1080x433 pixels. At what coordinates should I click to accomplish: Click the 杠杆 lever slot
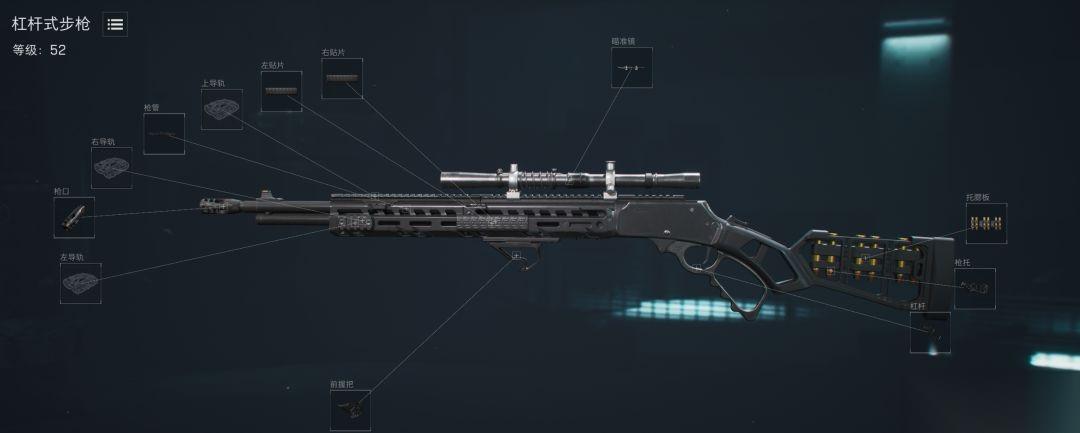pyautogui.click(x=930, y=333)
